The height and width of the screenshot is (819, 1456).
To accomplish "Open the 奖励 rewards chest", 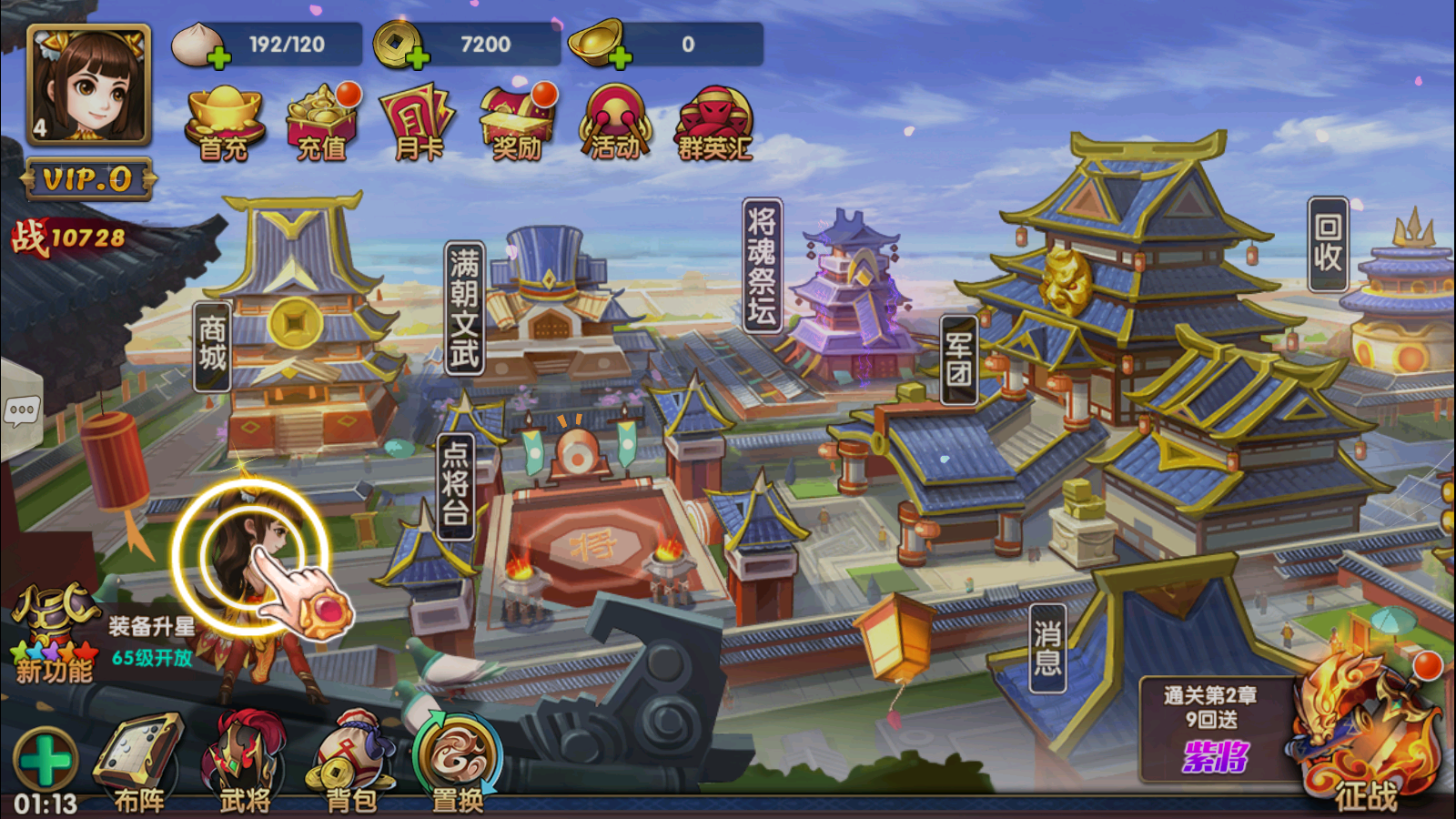I will point(517,124).
